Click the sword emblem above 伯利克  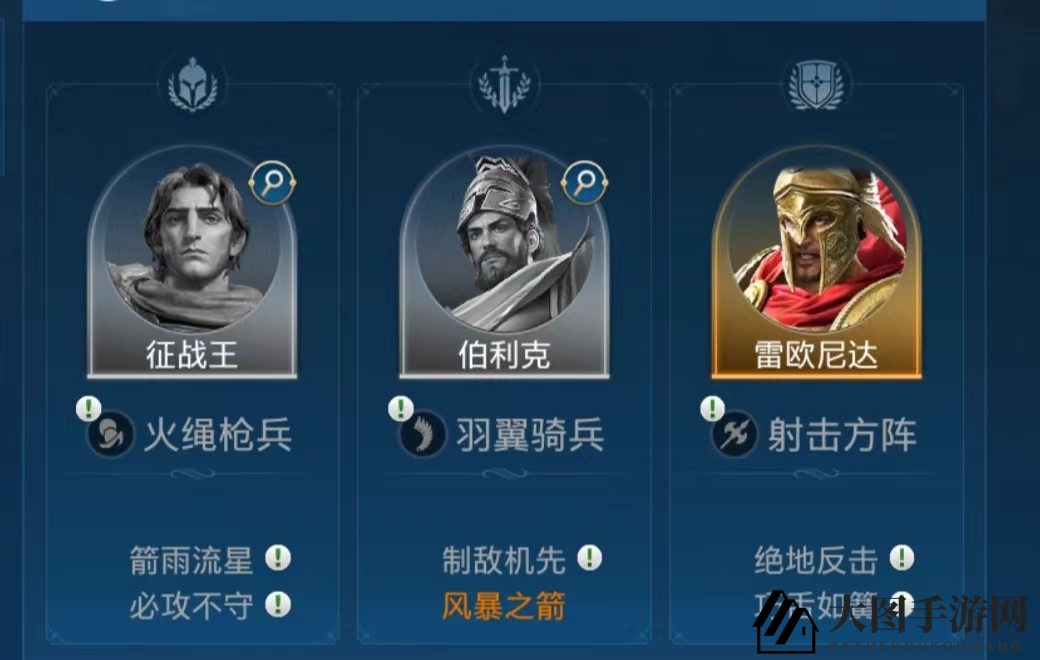point(504,85)
